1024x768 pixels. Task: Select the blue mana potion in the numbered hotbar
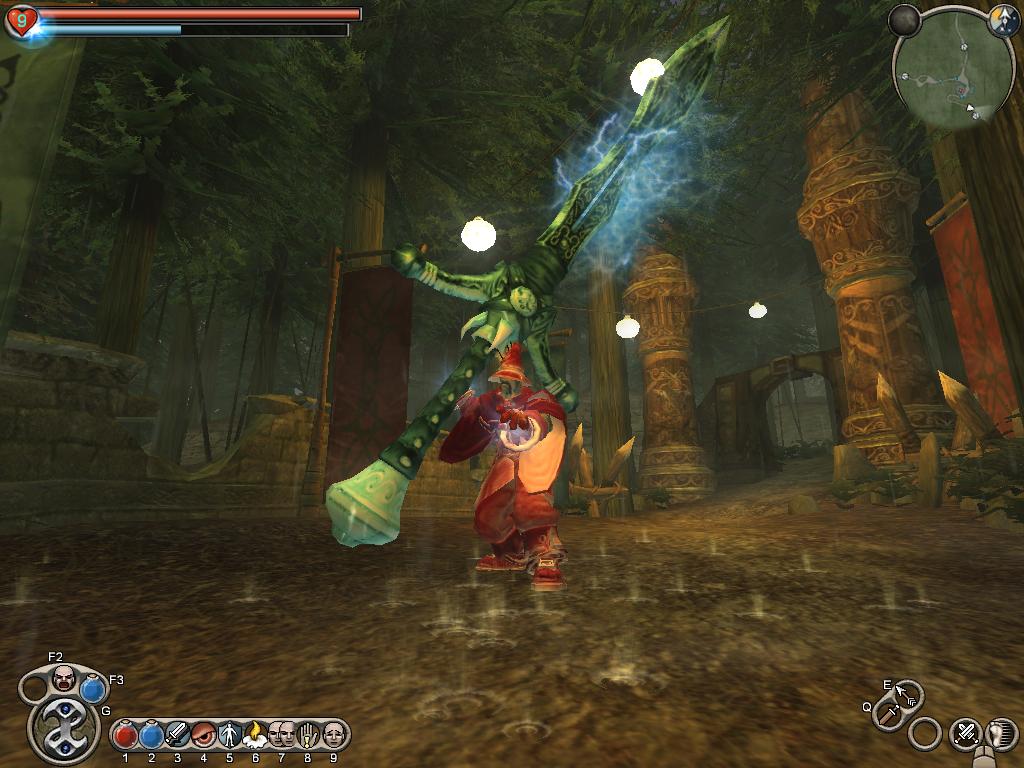tap(151, 736)
